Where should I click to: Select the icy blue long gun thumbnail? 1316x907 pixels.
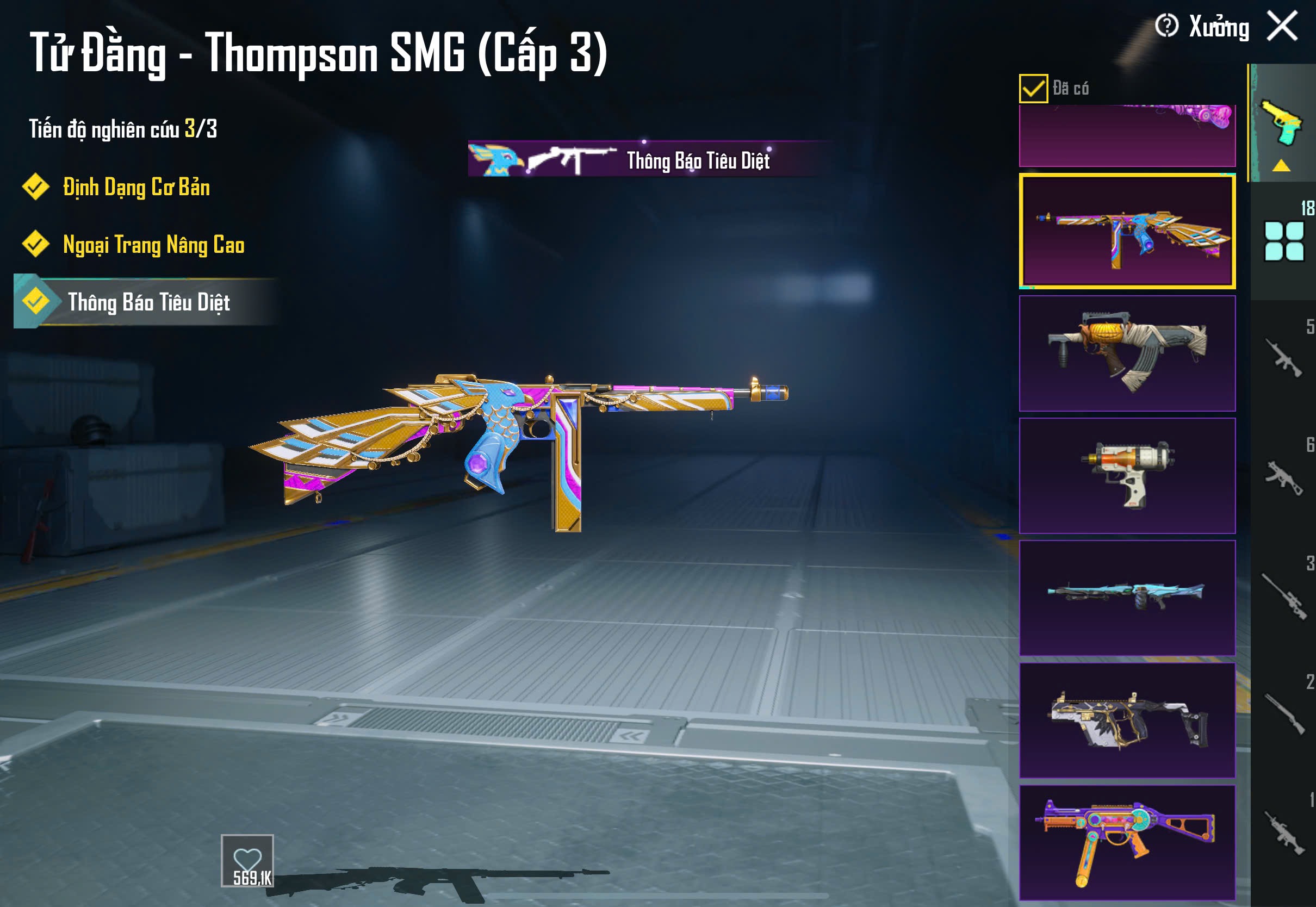(x=1127, y=598)
